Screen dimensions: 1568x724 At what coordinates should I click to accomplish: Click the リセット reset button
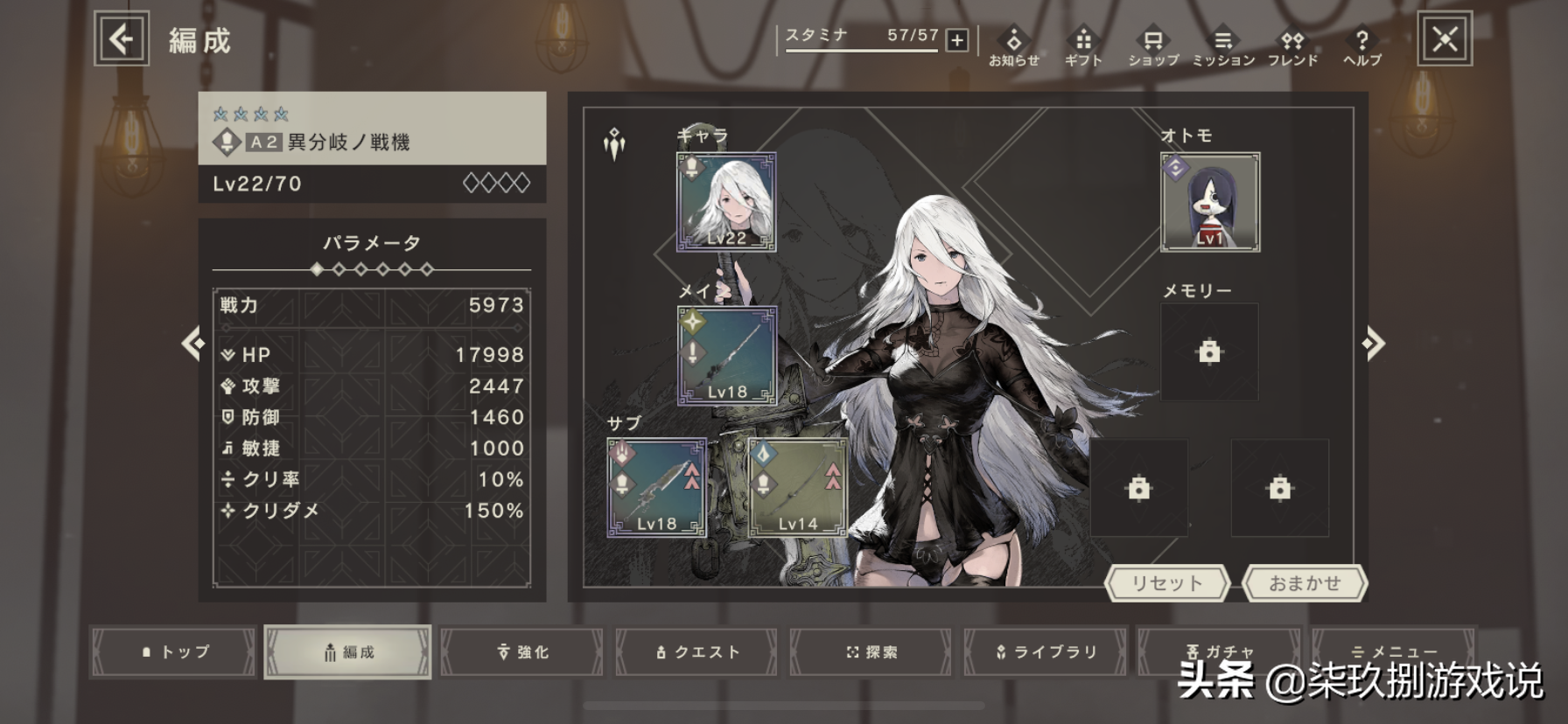[x=1167, y=583]
